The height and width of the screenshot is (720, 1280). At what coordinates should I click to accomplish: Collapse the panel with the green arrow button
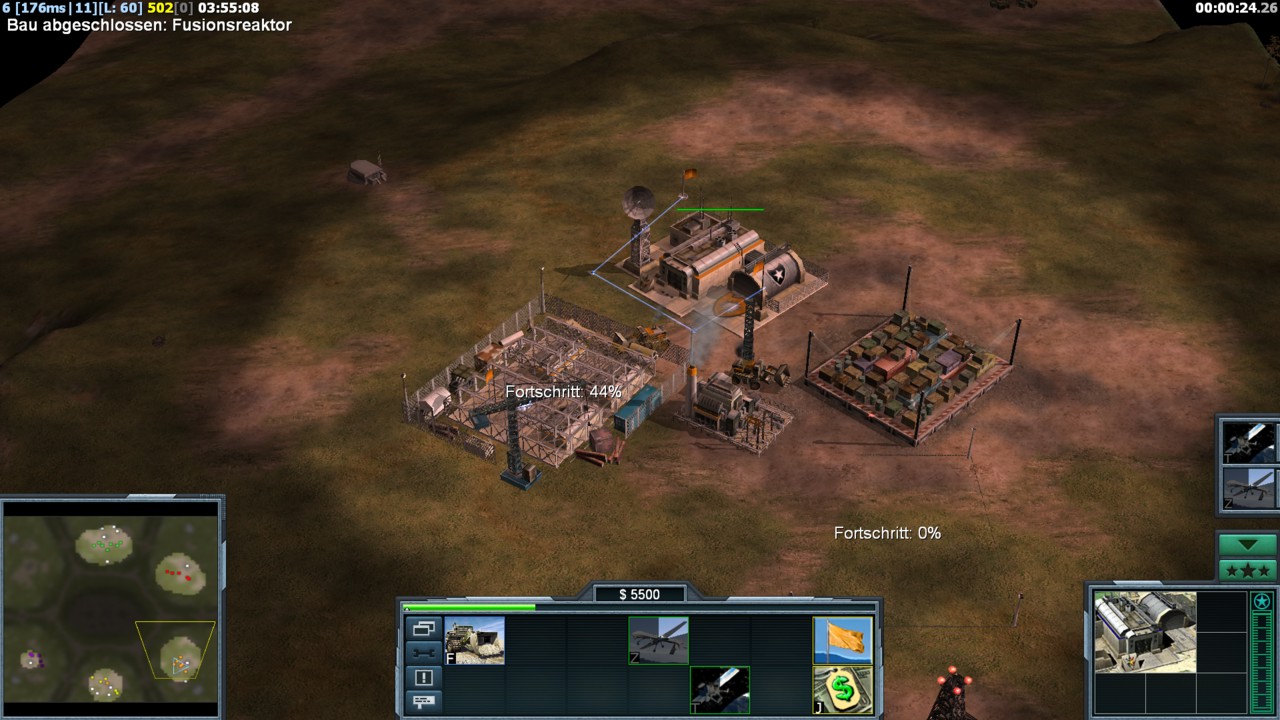pos(1247,545)
